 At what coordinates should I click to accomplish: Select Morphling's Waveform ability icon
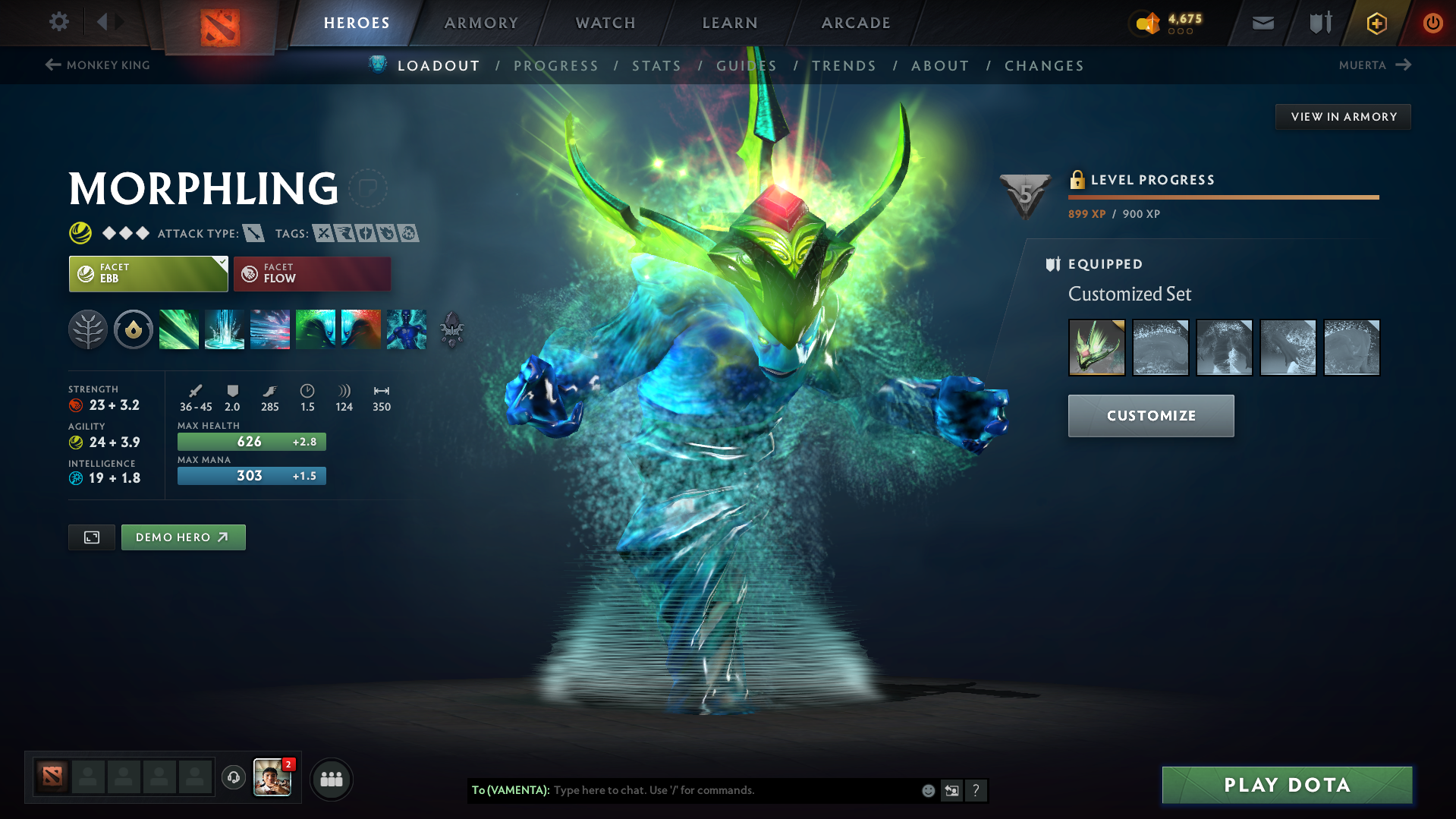click(x=179, y=329)
